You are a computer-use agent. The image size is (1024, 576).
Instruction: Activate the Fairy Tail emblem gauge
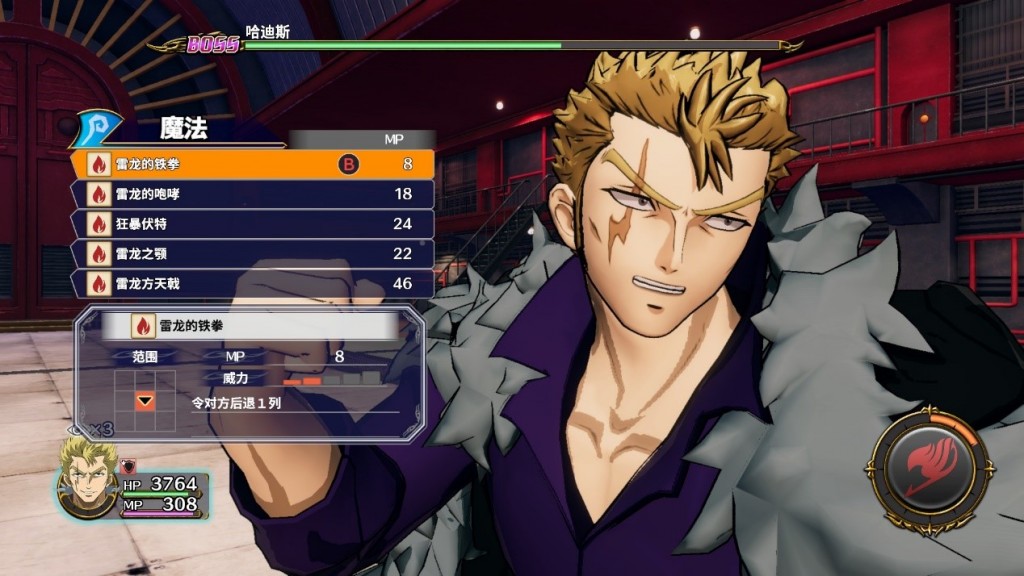(x=929, y=469)
